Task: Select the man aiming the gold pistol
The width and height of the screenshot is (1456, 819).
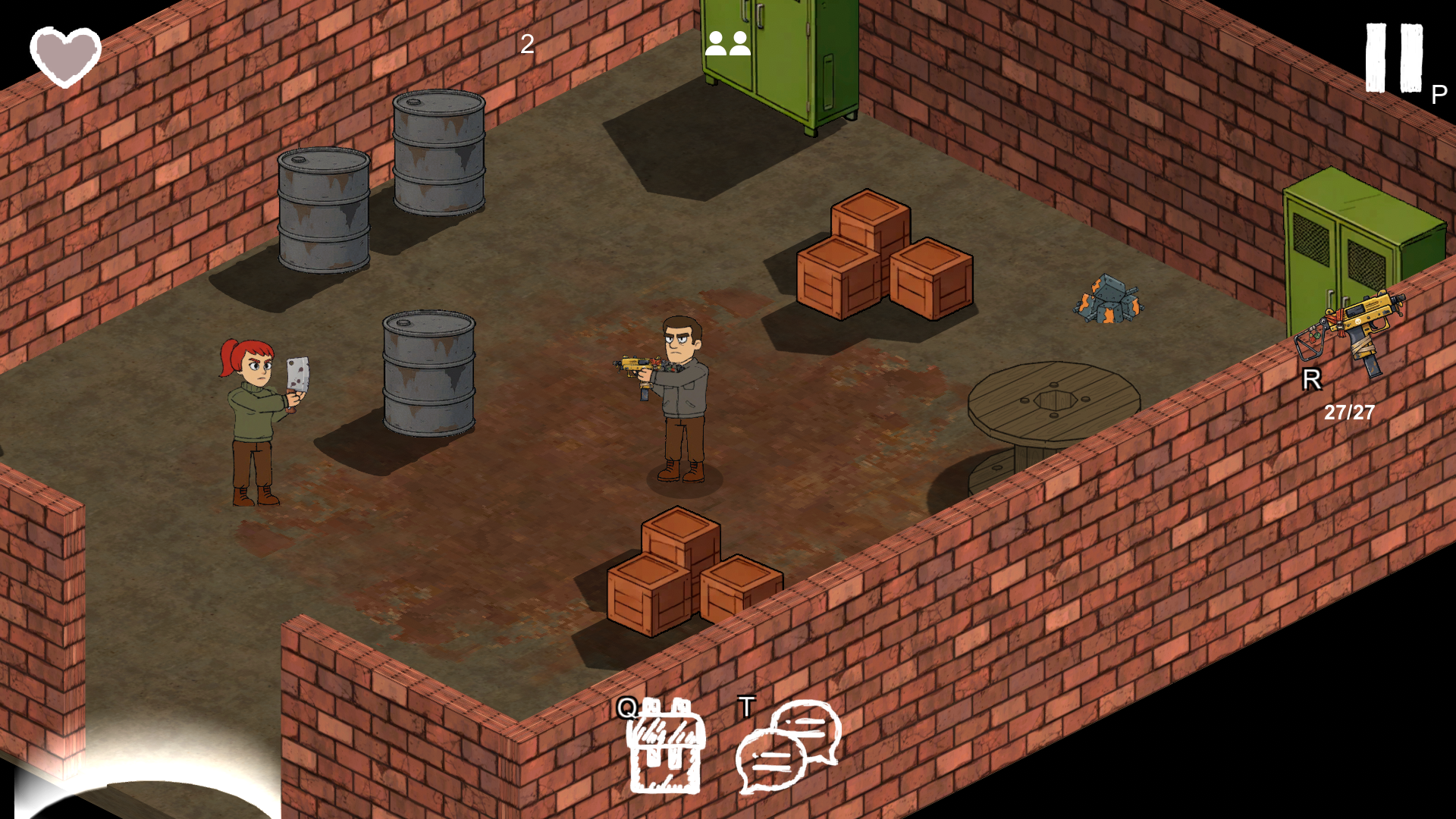Action: (679, 394)
